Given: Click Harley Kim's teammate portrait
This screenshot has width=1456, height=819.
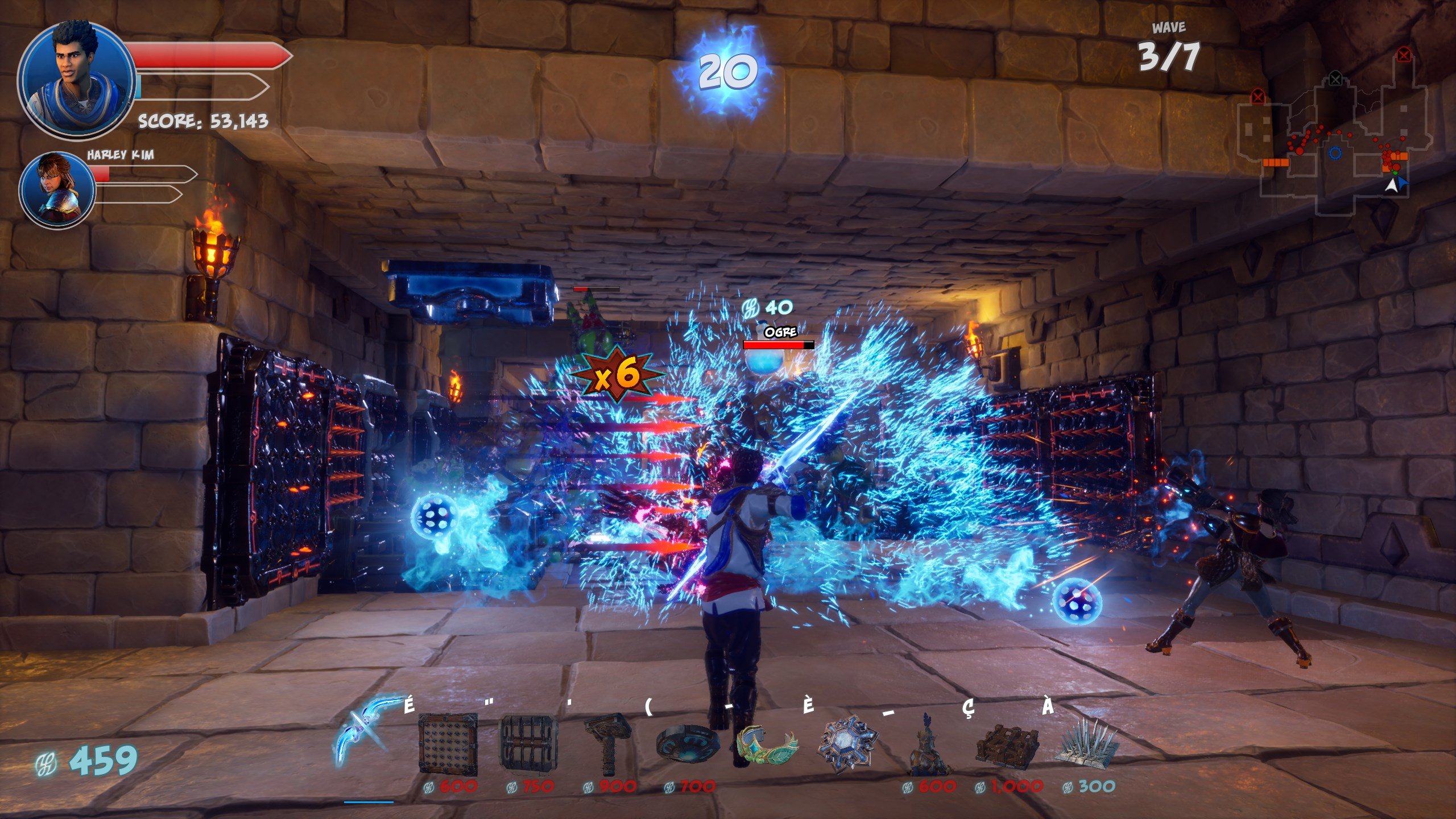Looking at the screenshot, I should (57, 189).
